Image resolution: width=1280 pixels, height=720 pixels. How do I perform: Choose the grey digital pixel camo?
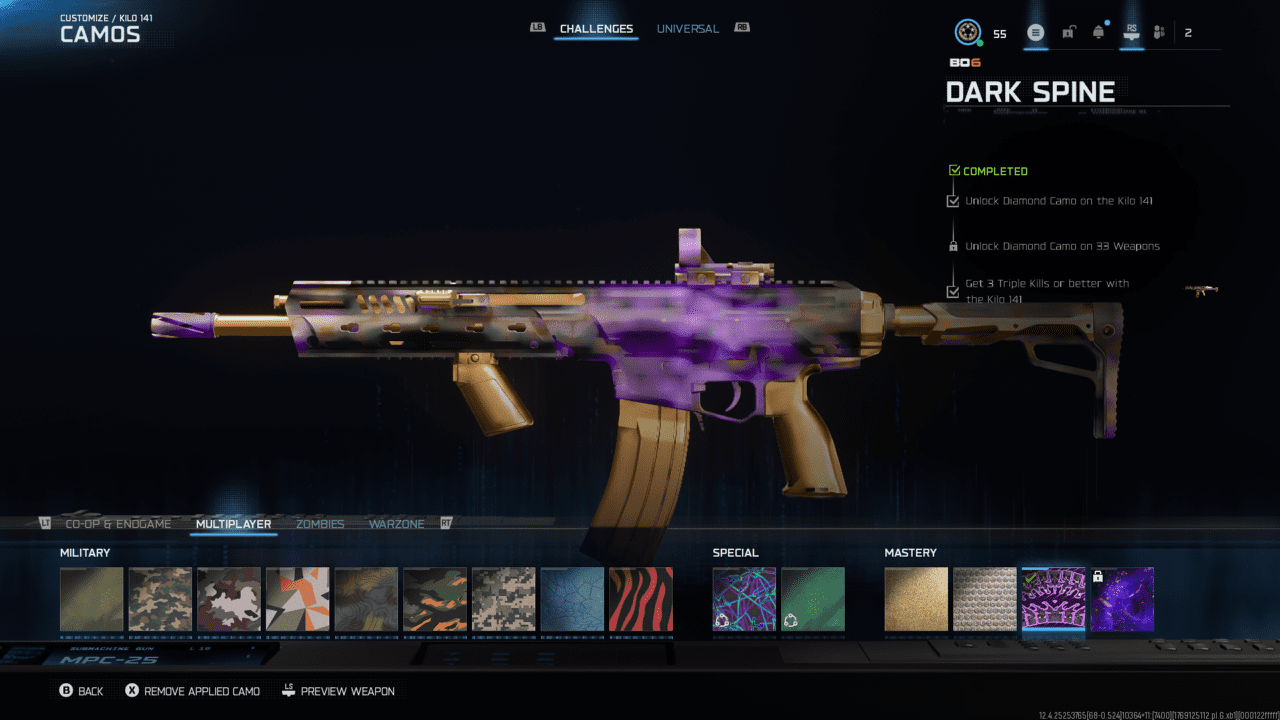[x=503, y=600]
